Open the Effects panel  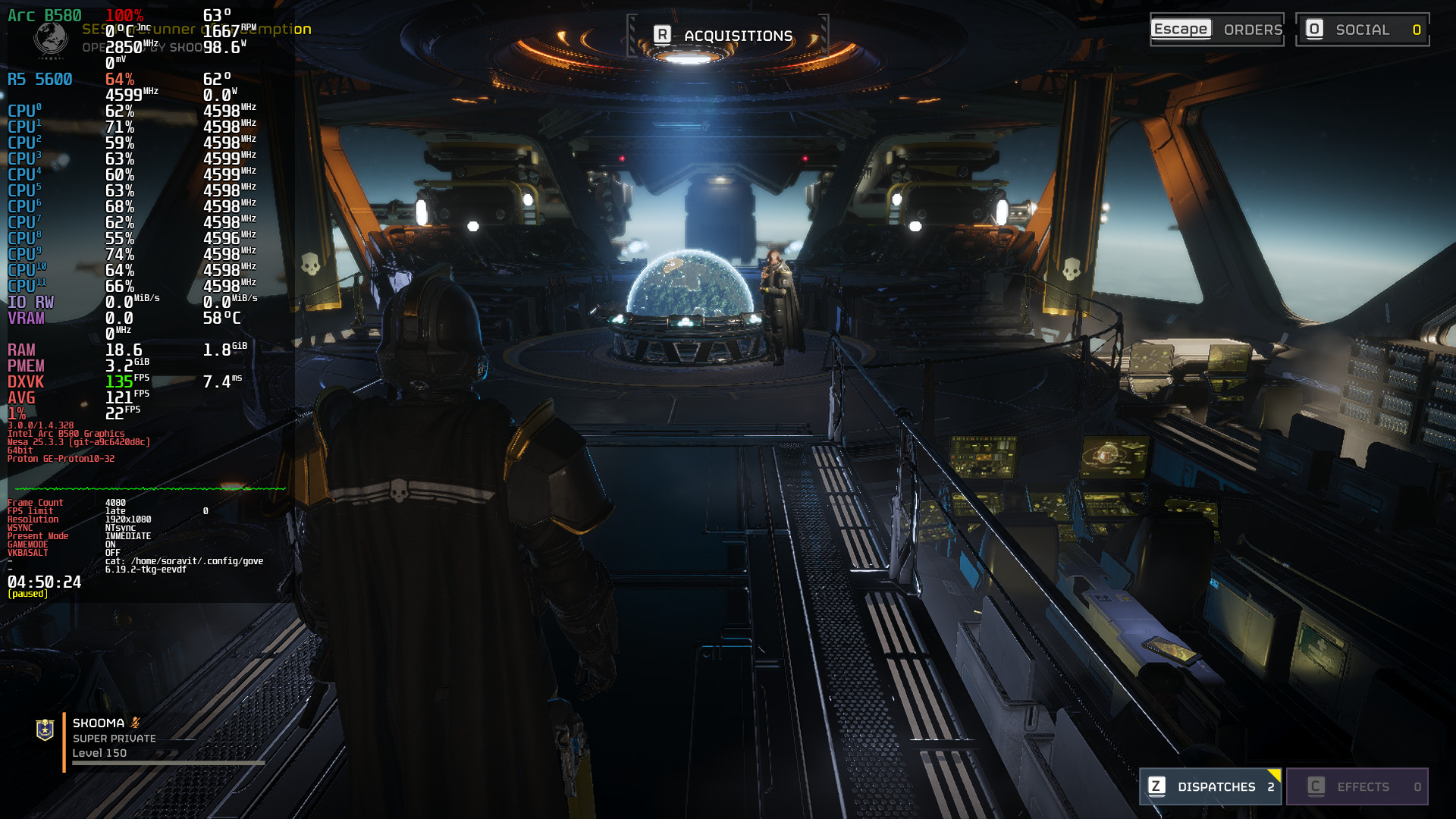click(1357, 786)
